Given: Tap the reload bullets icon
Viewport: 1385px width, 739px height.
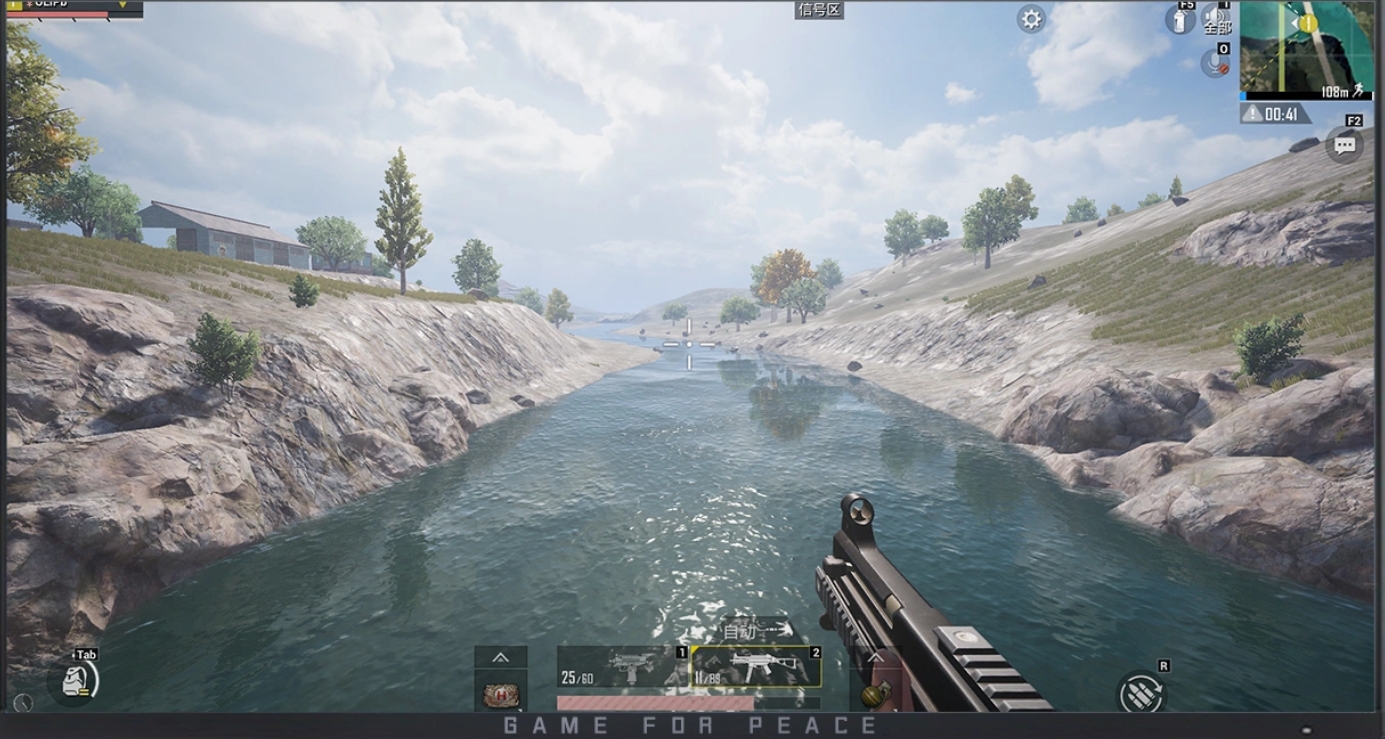Looking at the screenshot, I should click(1142, 691).
